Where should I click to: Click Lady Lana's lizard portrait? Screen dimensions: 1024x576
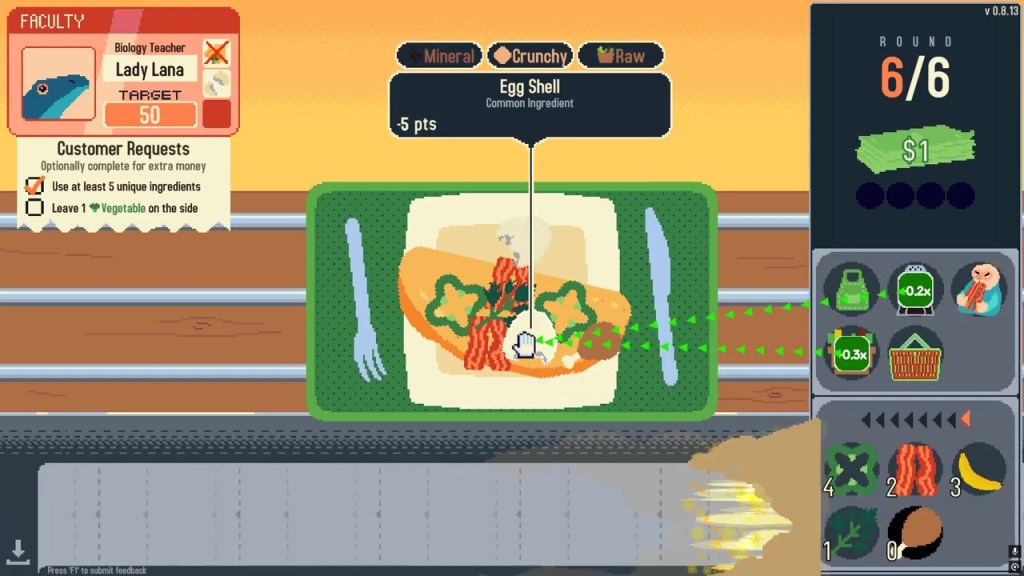58,91
